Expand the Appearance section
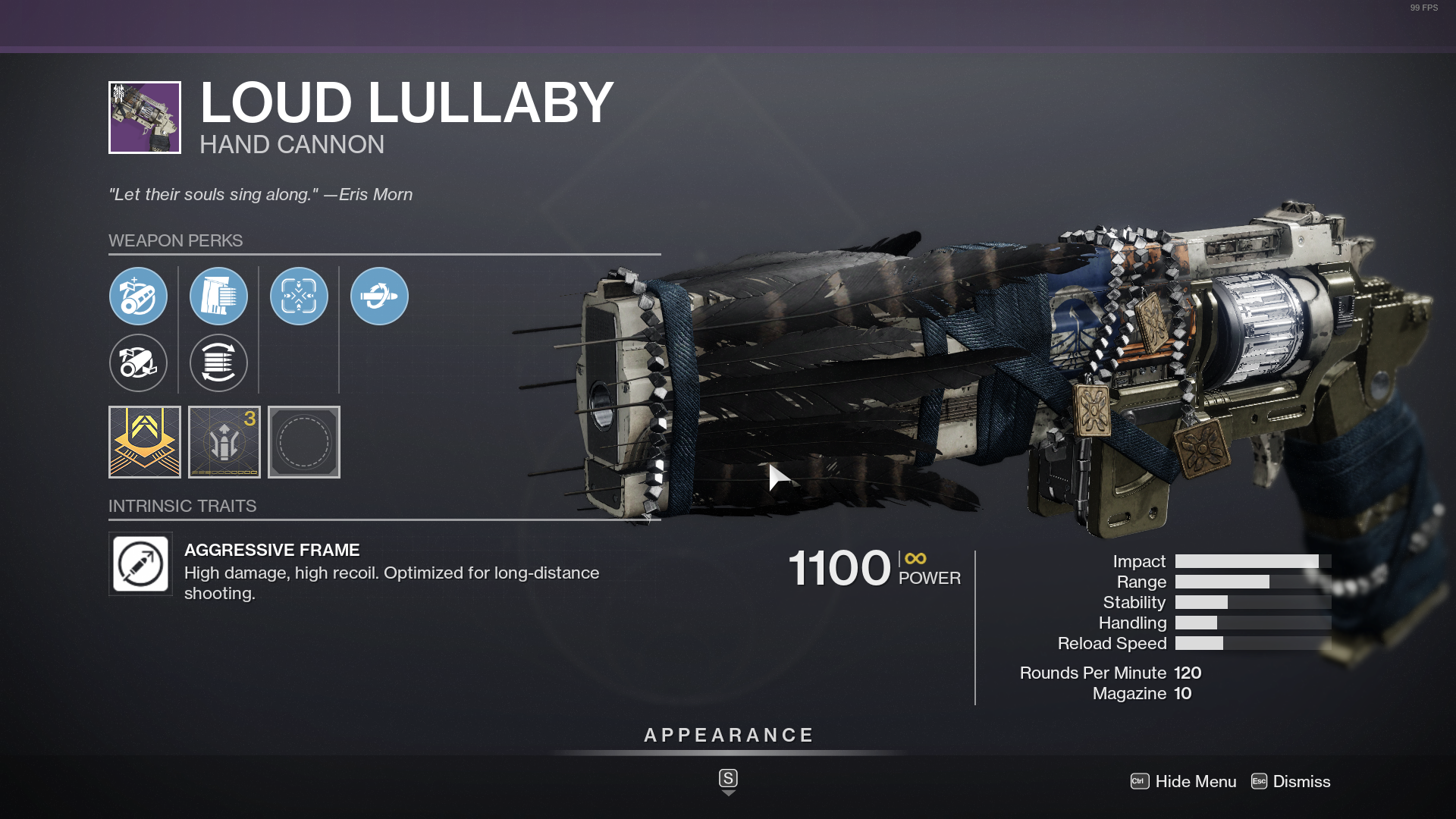 (727, 735)
